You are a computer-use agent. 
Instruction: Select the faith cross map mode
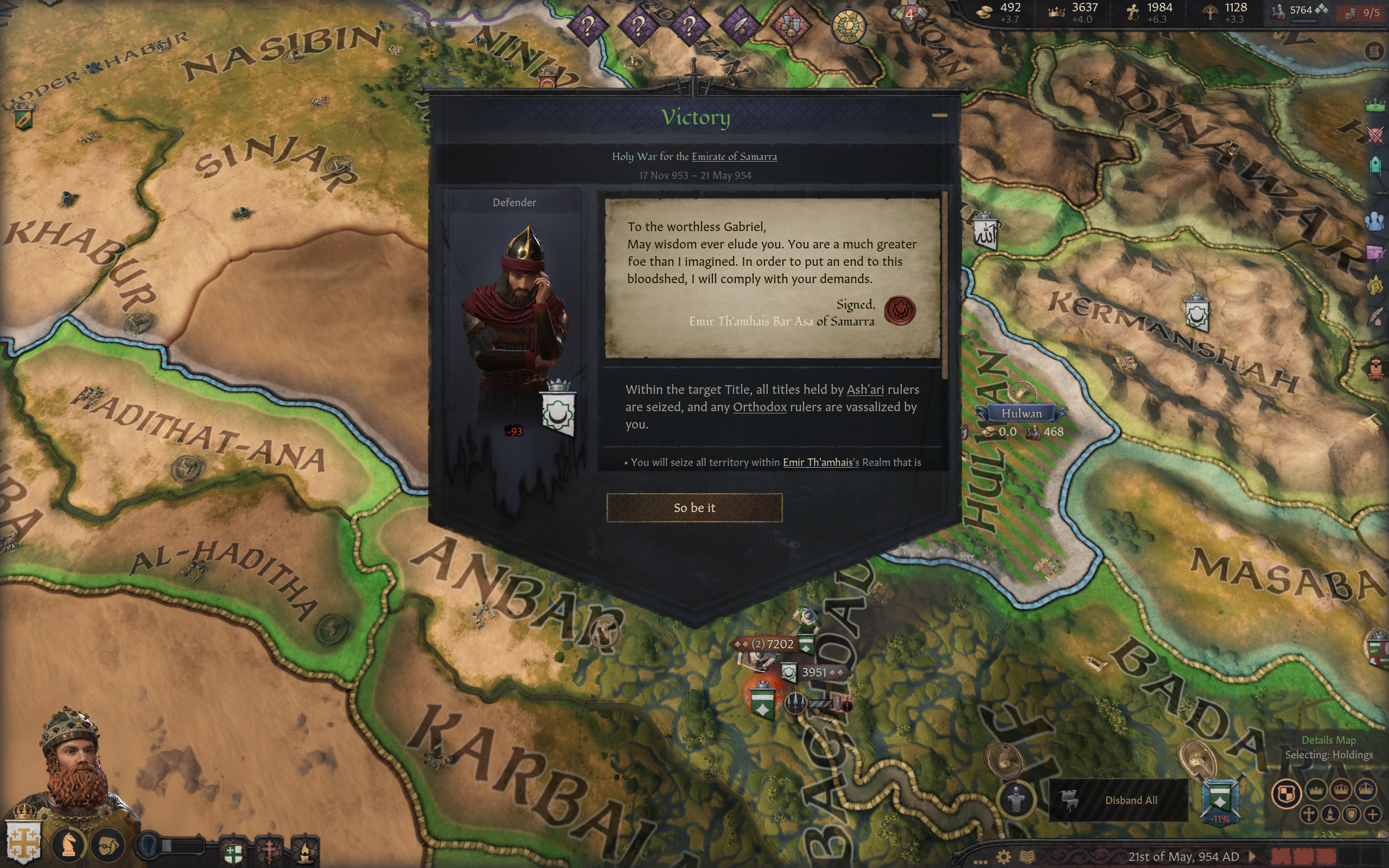(x=1309, y=815)
